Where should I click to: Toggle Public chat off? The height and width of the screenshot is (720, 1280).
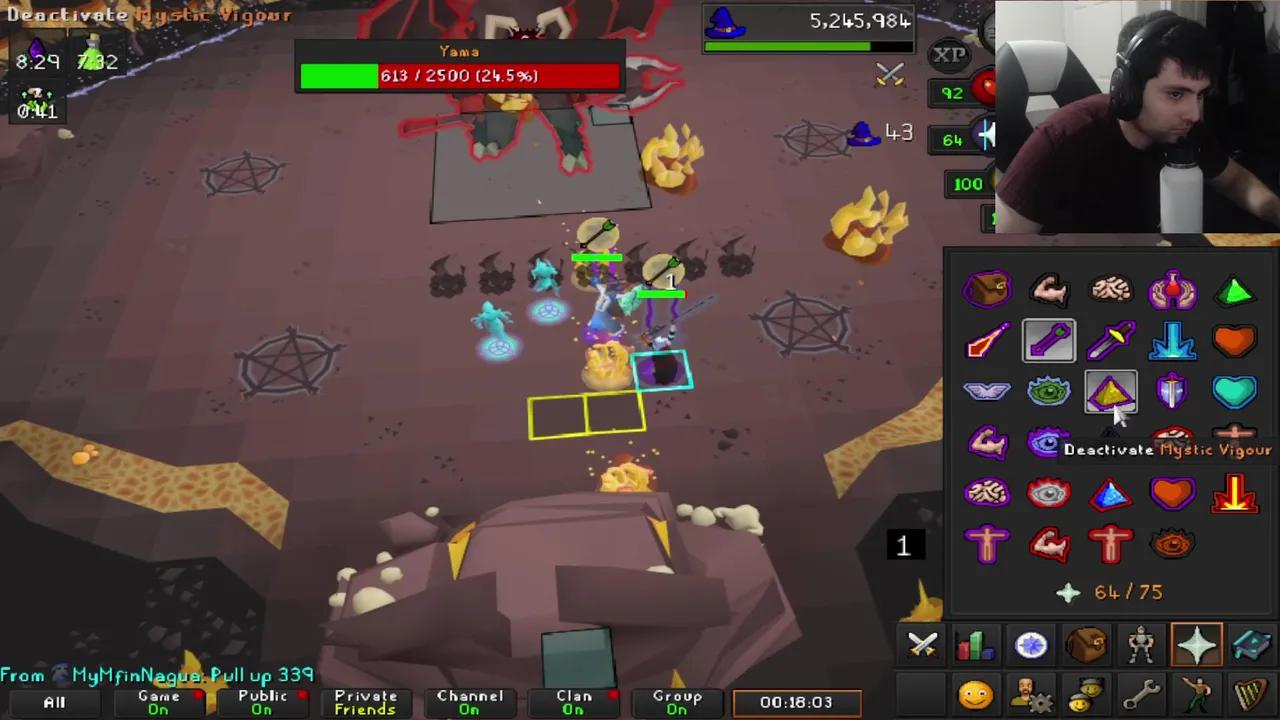262,702
